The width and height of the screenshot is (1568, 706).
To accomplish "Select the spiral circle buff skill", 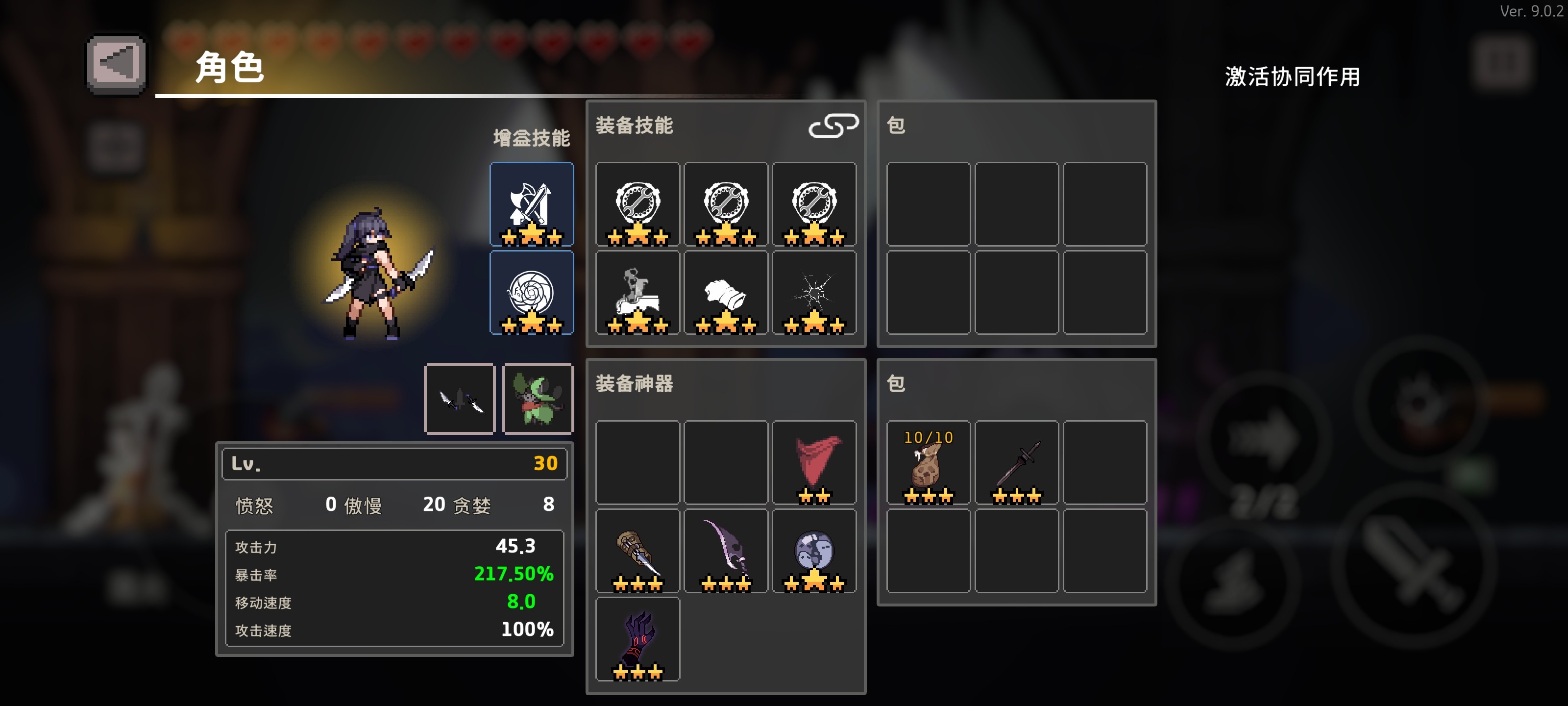I will [x=531, y=293].
